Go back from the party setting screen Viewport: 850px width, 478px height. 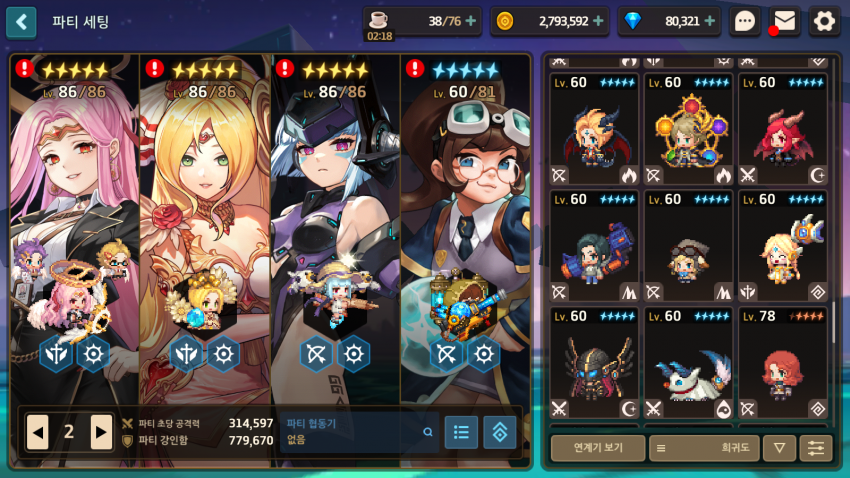[x=21, y=21]
